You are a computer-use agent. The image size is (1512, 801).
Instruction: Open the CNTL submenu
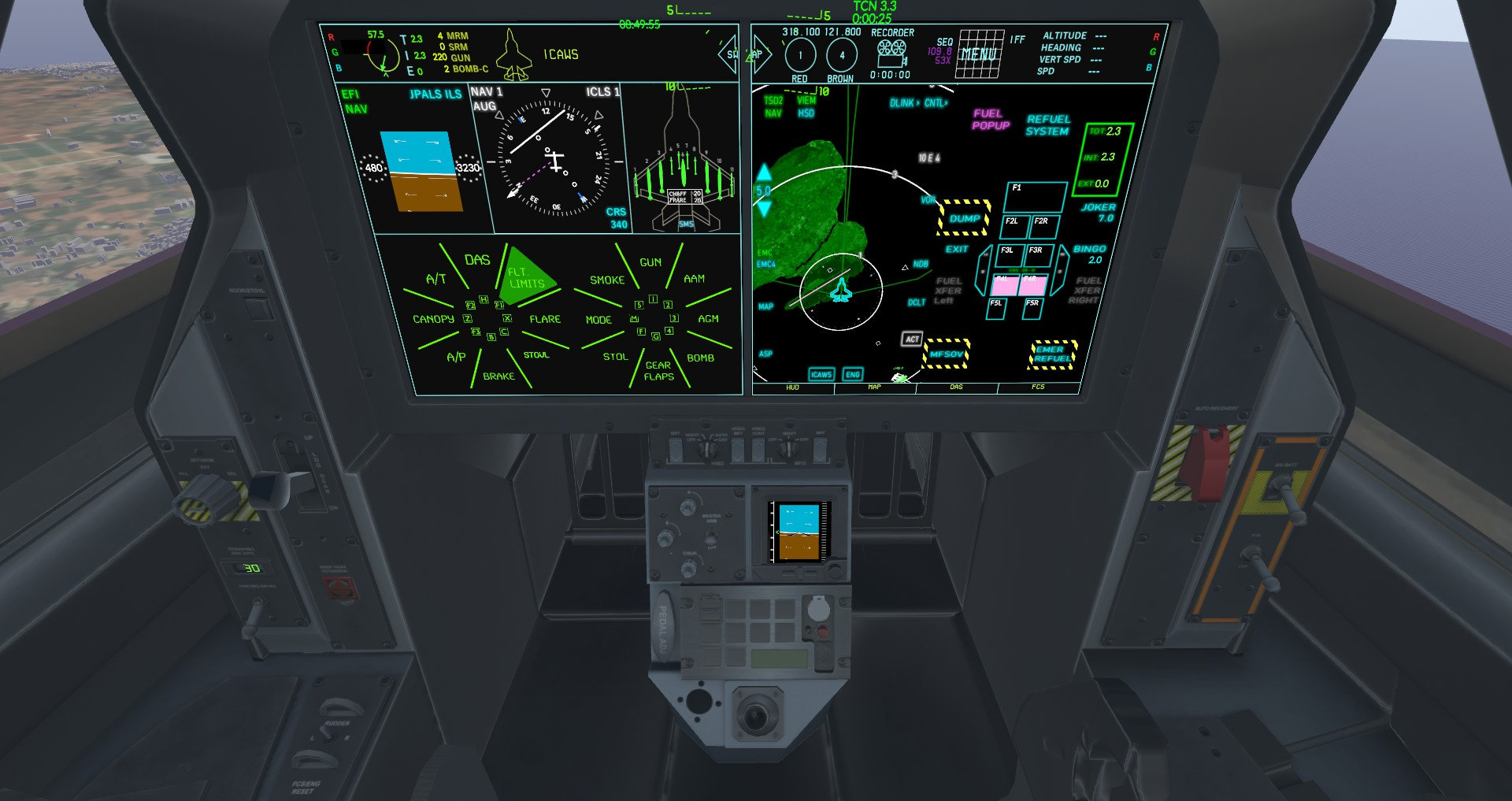click(934, 102)
